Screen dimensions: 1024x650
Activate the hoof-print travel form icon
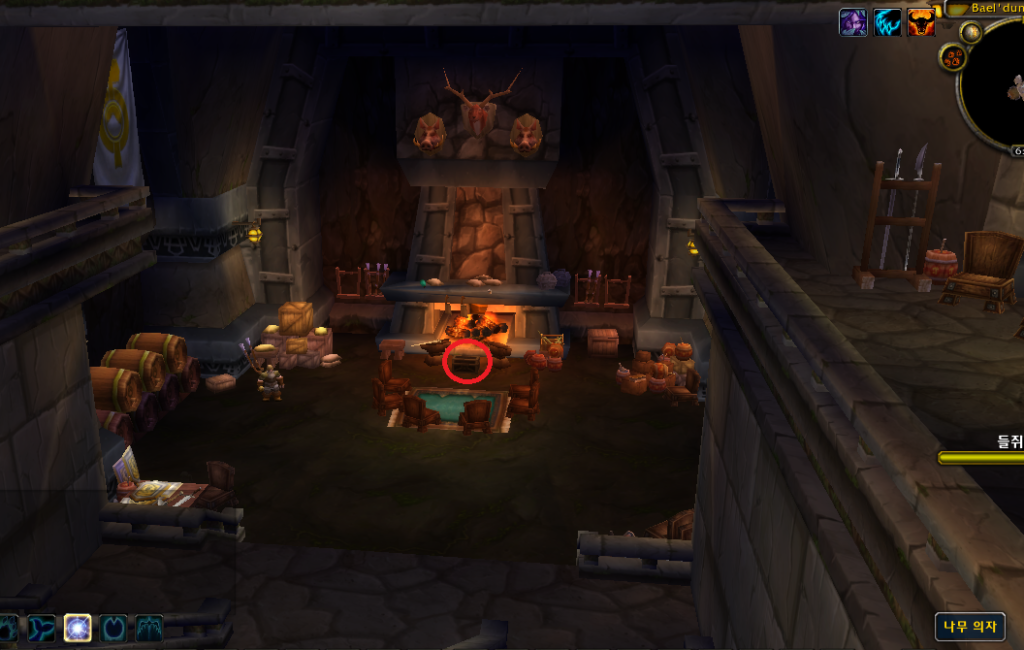click(x=114, y=628)
